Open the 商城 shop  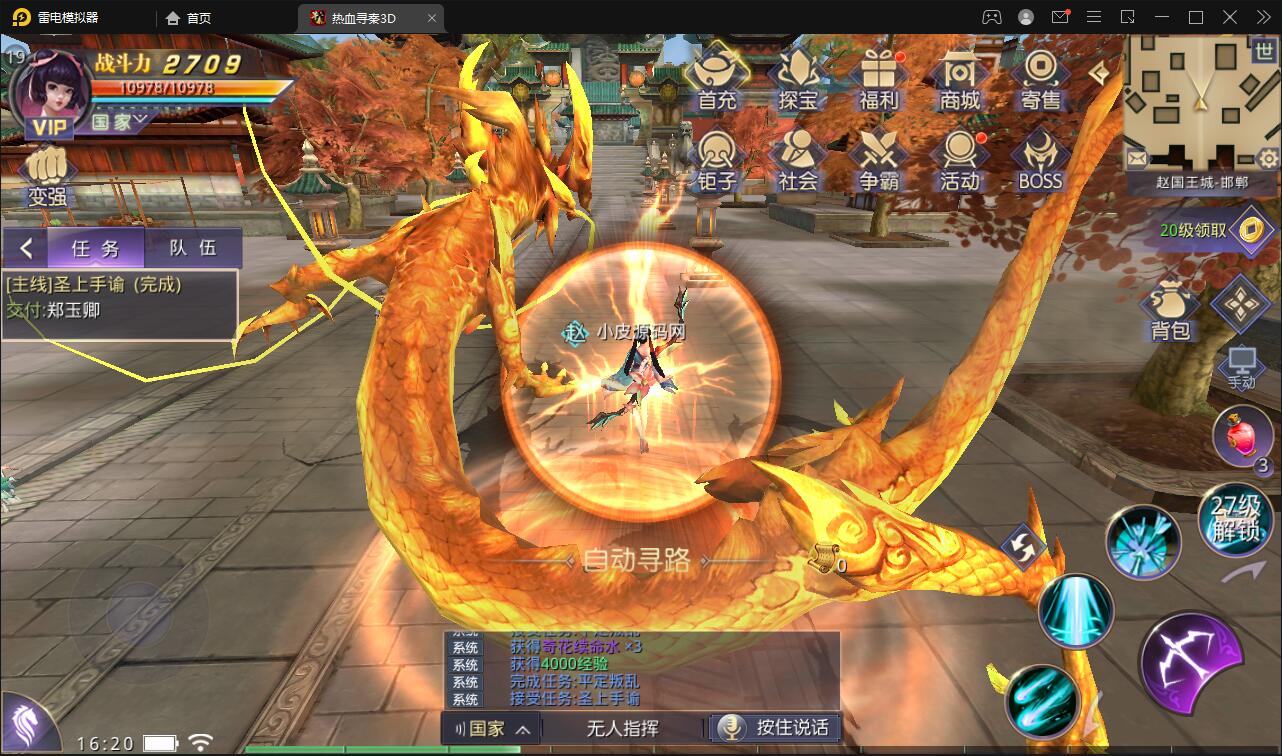tap(959, 79)
